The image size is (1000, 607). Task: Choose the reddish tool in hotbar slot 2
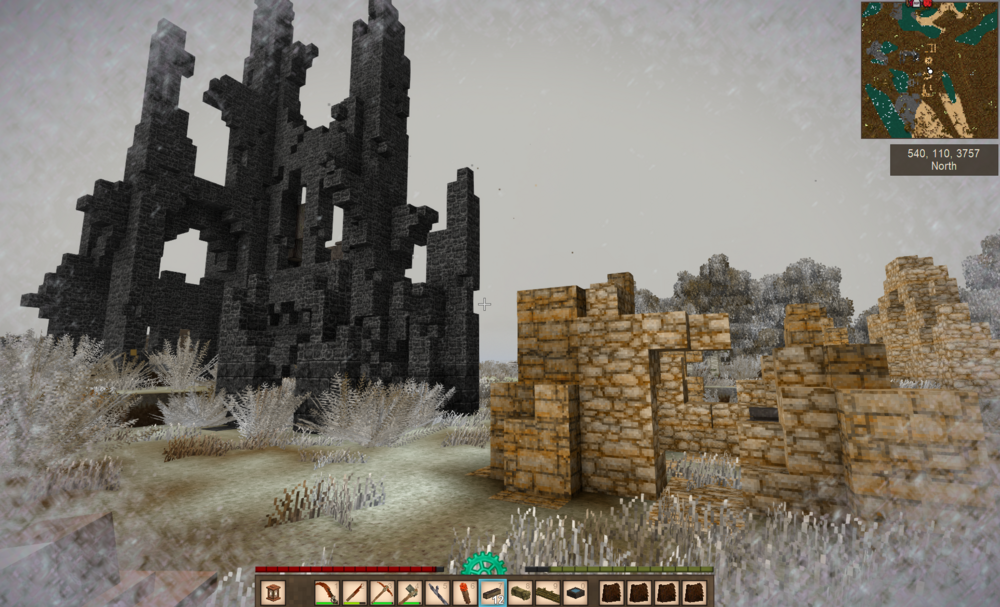355,592
